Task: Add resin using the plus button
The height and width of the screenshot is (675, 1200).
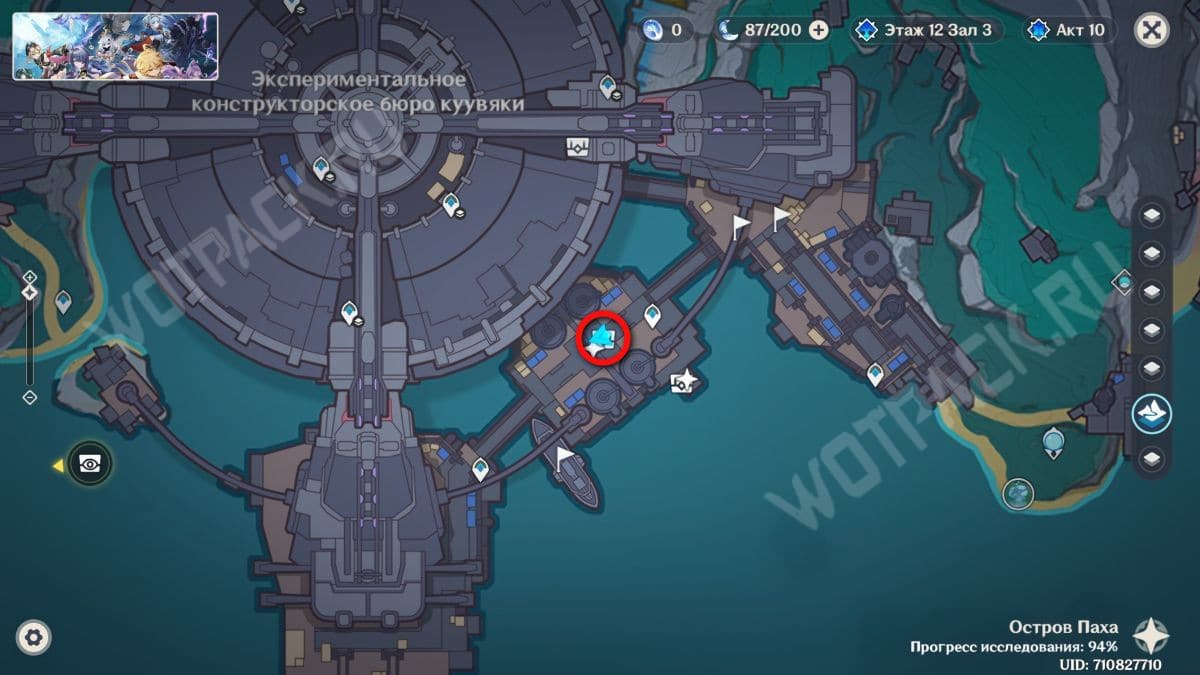Action: [818, 30]
